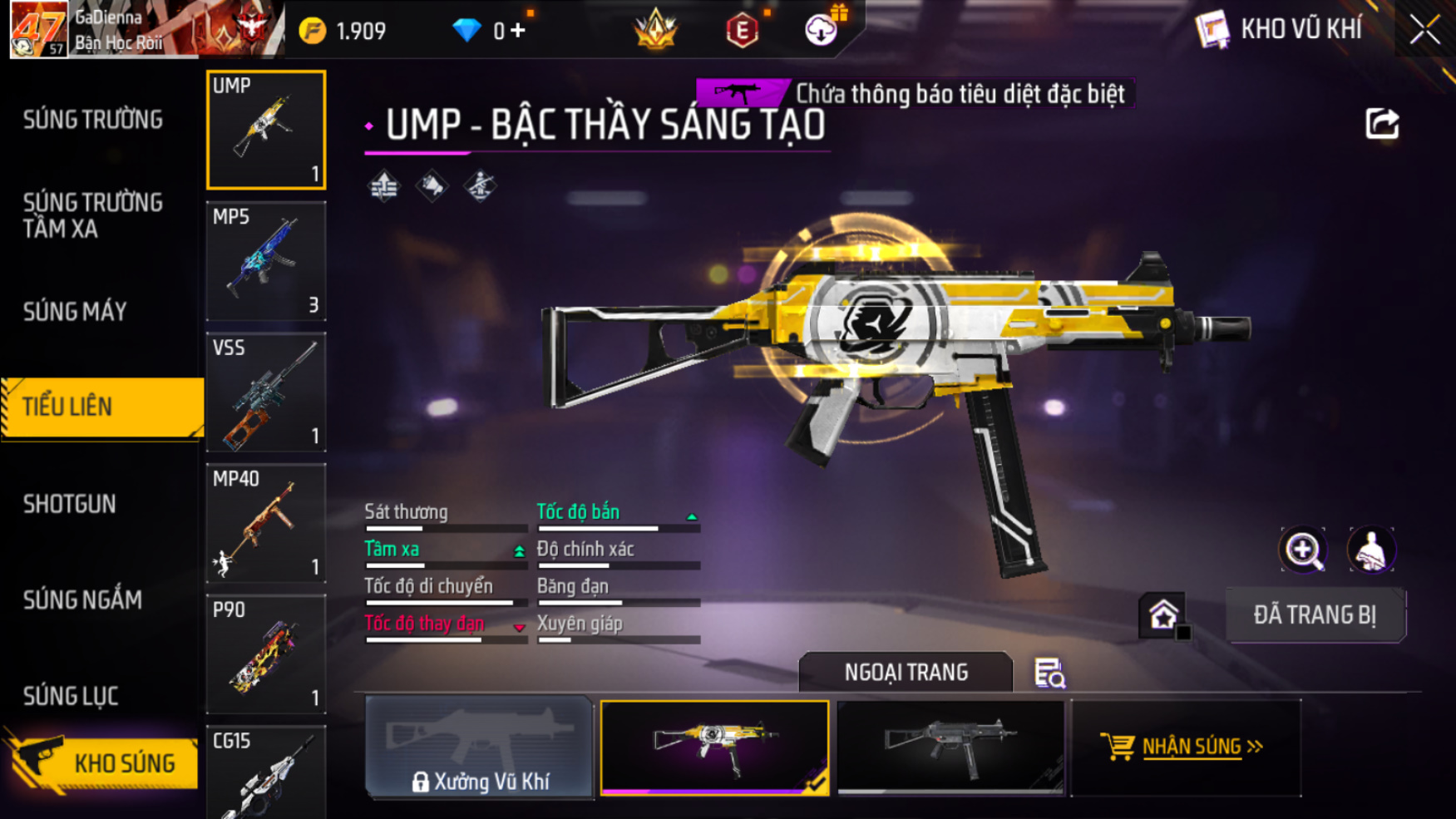The height and width of the screenshot is (819, 1456).
Task: Add diamonds with the plus button
Action: coord(519,31)
